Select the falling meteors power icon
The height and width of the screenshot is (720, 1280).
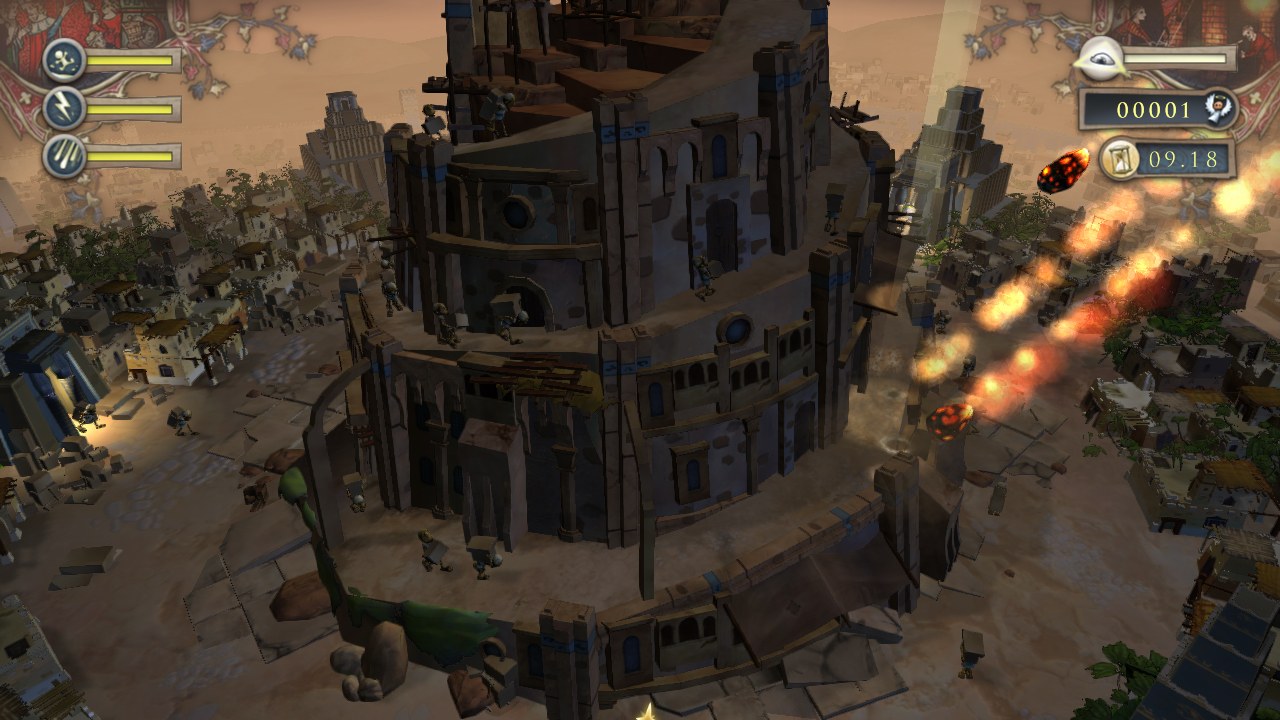(64, 156)
